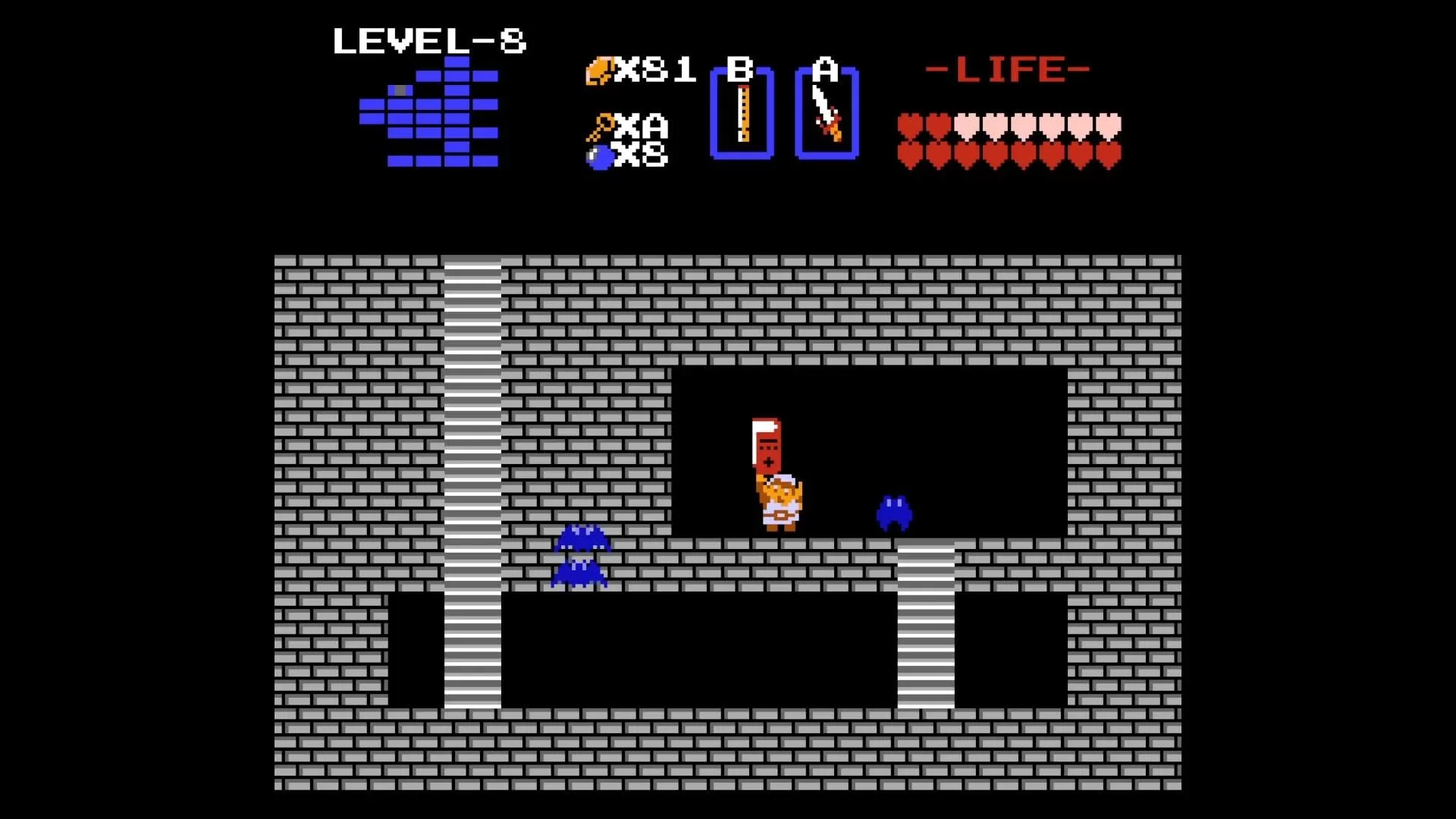Image resolution: width=1456 pixels, height=819 pixels.
Task: Select the sword in the A item slot
Action: (x=827, y=114)
